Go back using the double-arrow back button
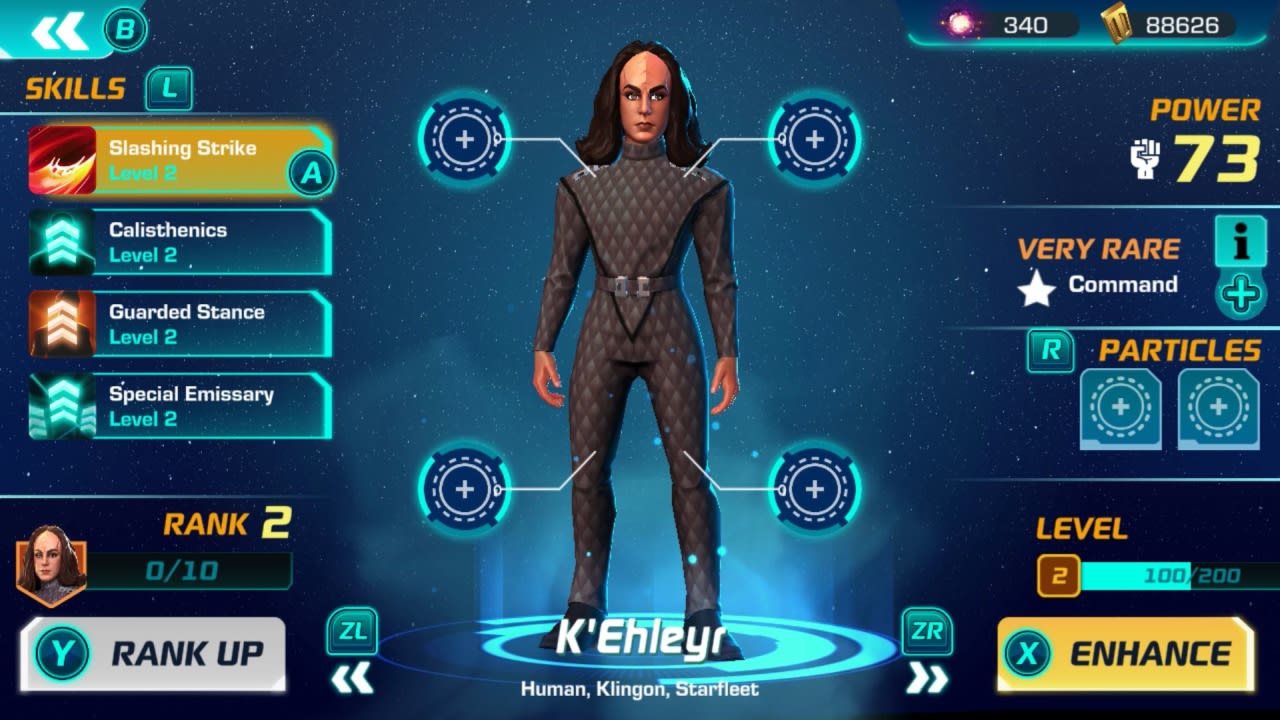Viewport: 1280px width, 720px height. (x=60, y=30)
